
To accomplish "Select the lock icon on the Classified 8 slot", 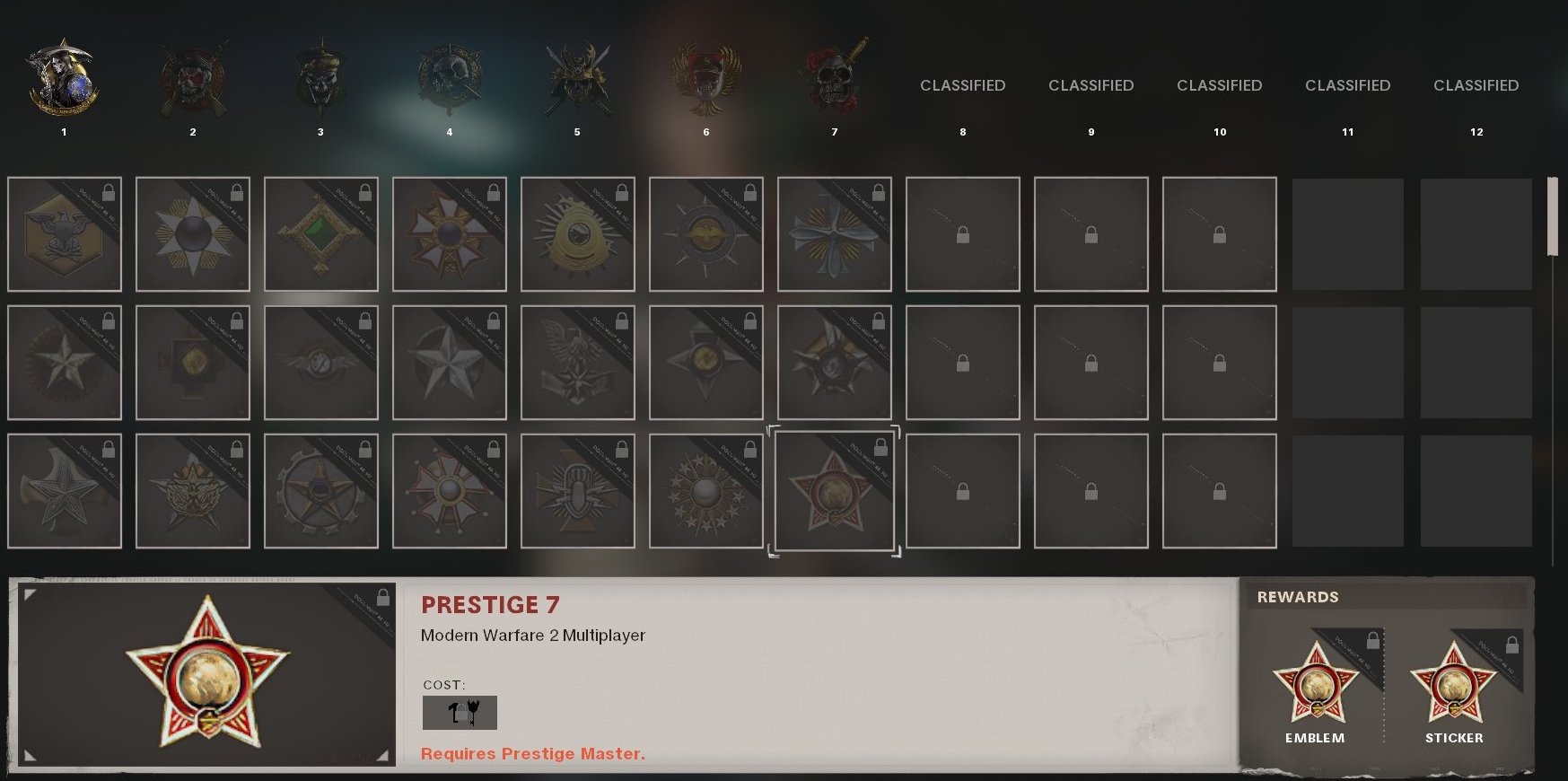I will point(962,233).
